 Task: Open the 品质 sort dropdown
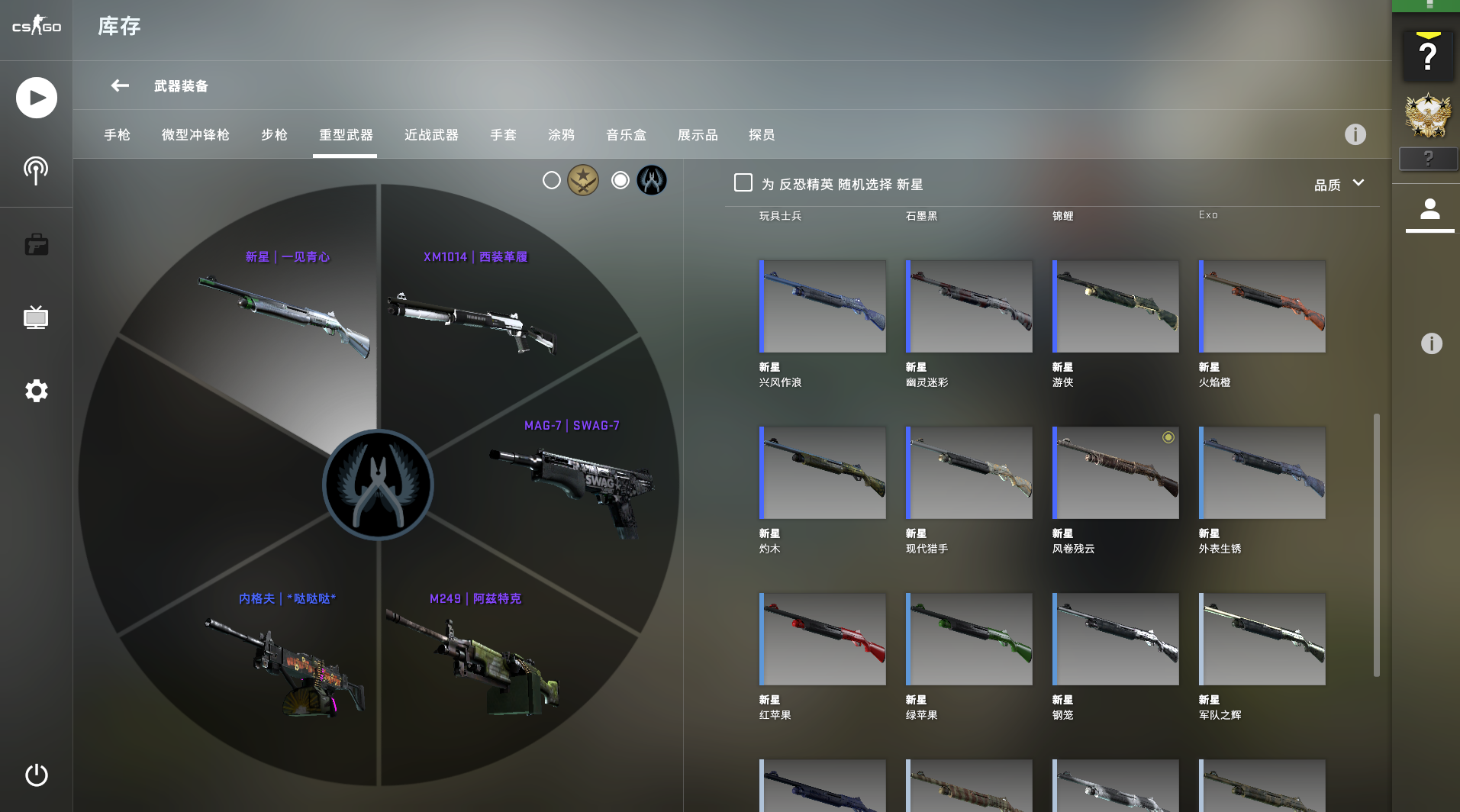[1338, 185]
